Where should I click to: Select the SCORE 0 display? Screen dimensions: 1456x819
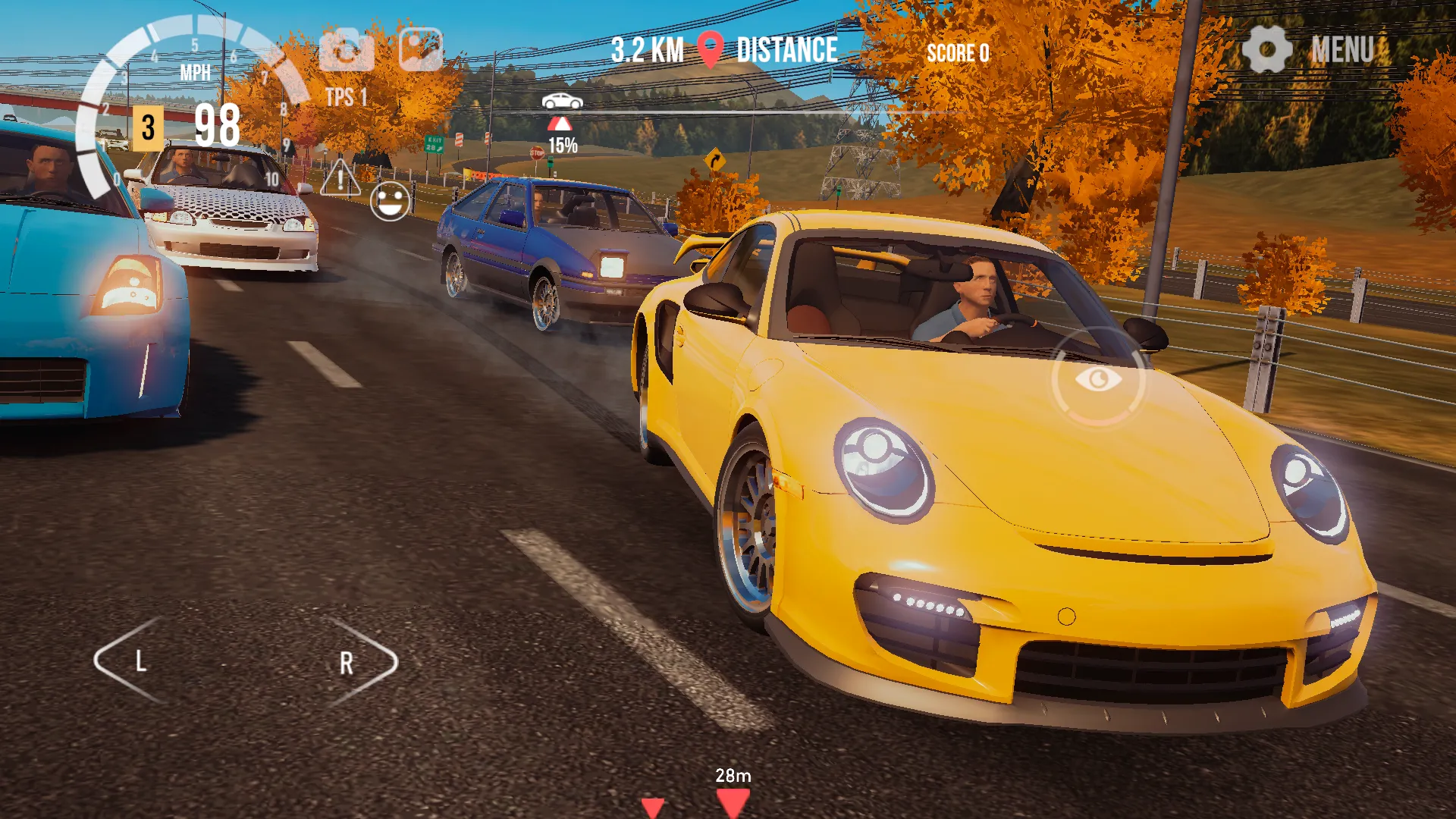coord(958,53)
